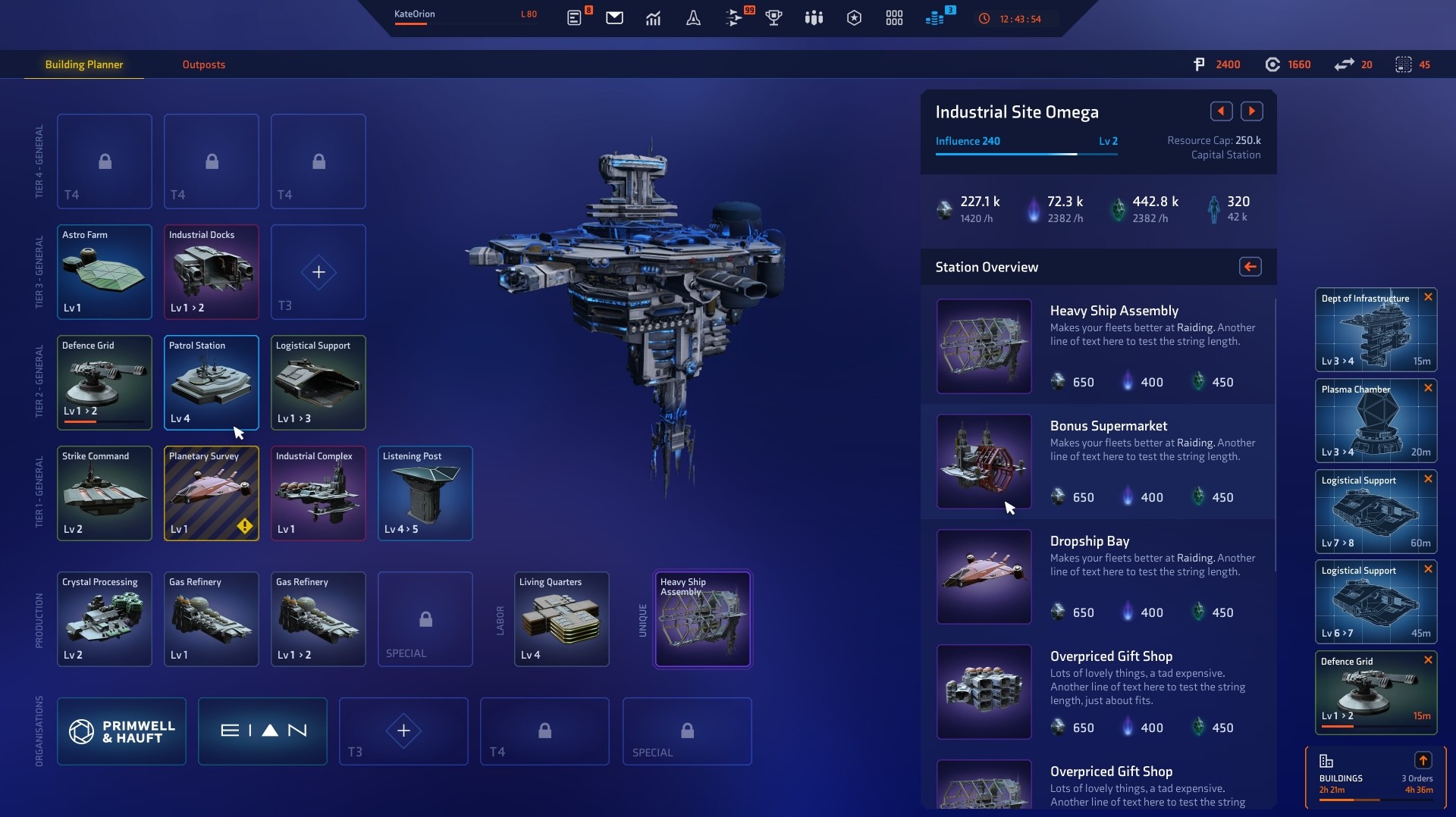This screenshot has width=1456, height=817.
Task: Open the trophy leaderboard icon
Action: [773, 17]
